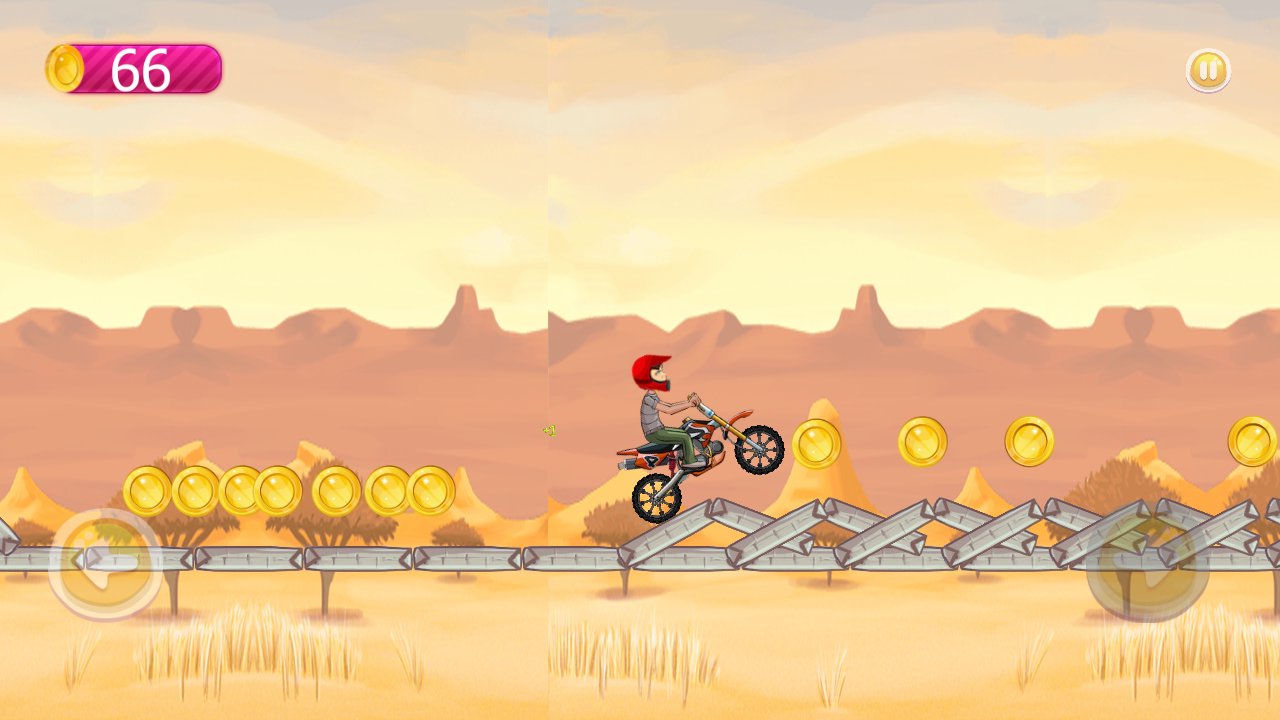Tap the first coin in the left coin row
Image resolution: width=1280 pixels, height=720 pixels.
pos(145,492)
